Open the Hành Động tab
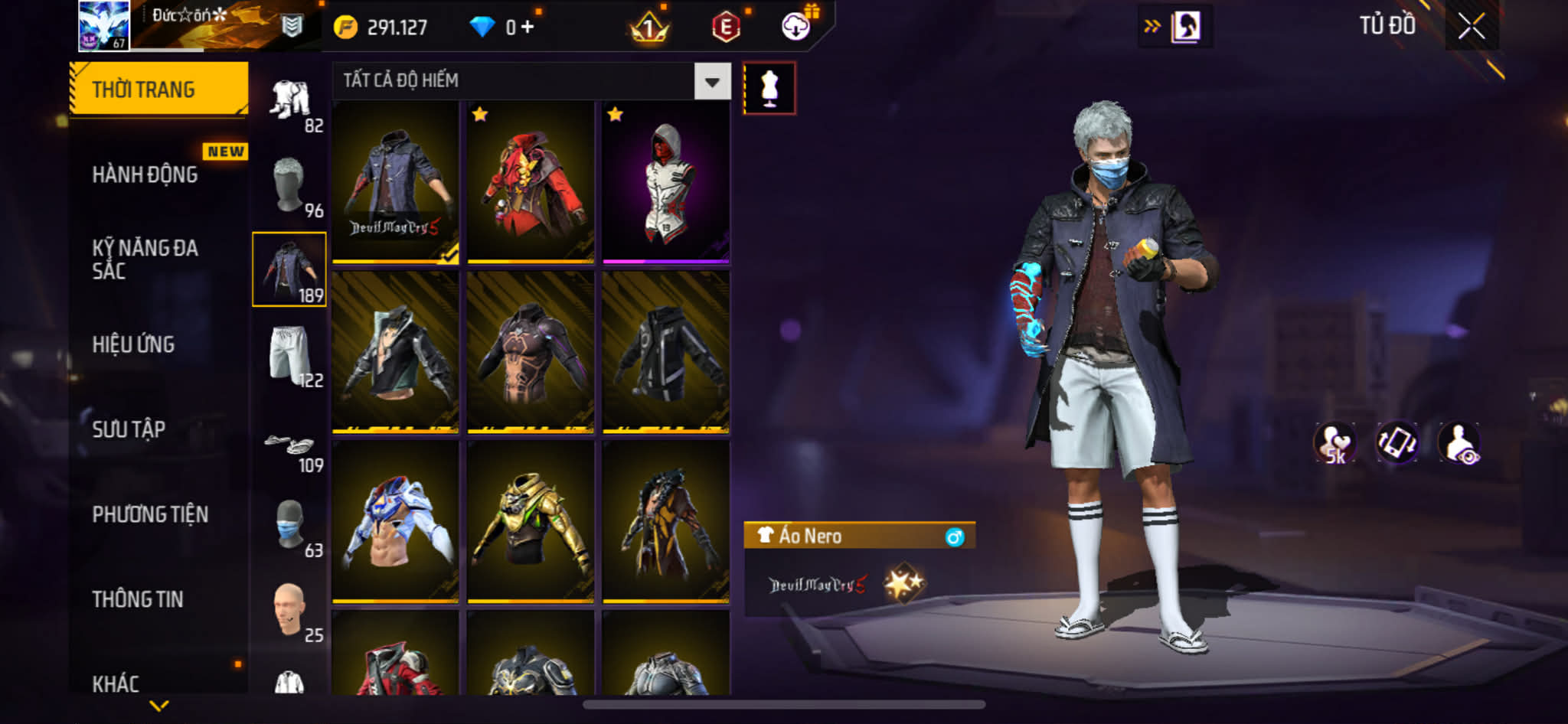This screenshot has width=1568, height=724. point(145,174)
